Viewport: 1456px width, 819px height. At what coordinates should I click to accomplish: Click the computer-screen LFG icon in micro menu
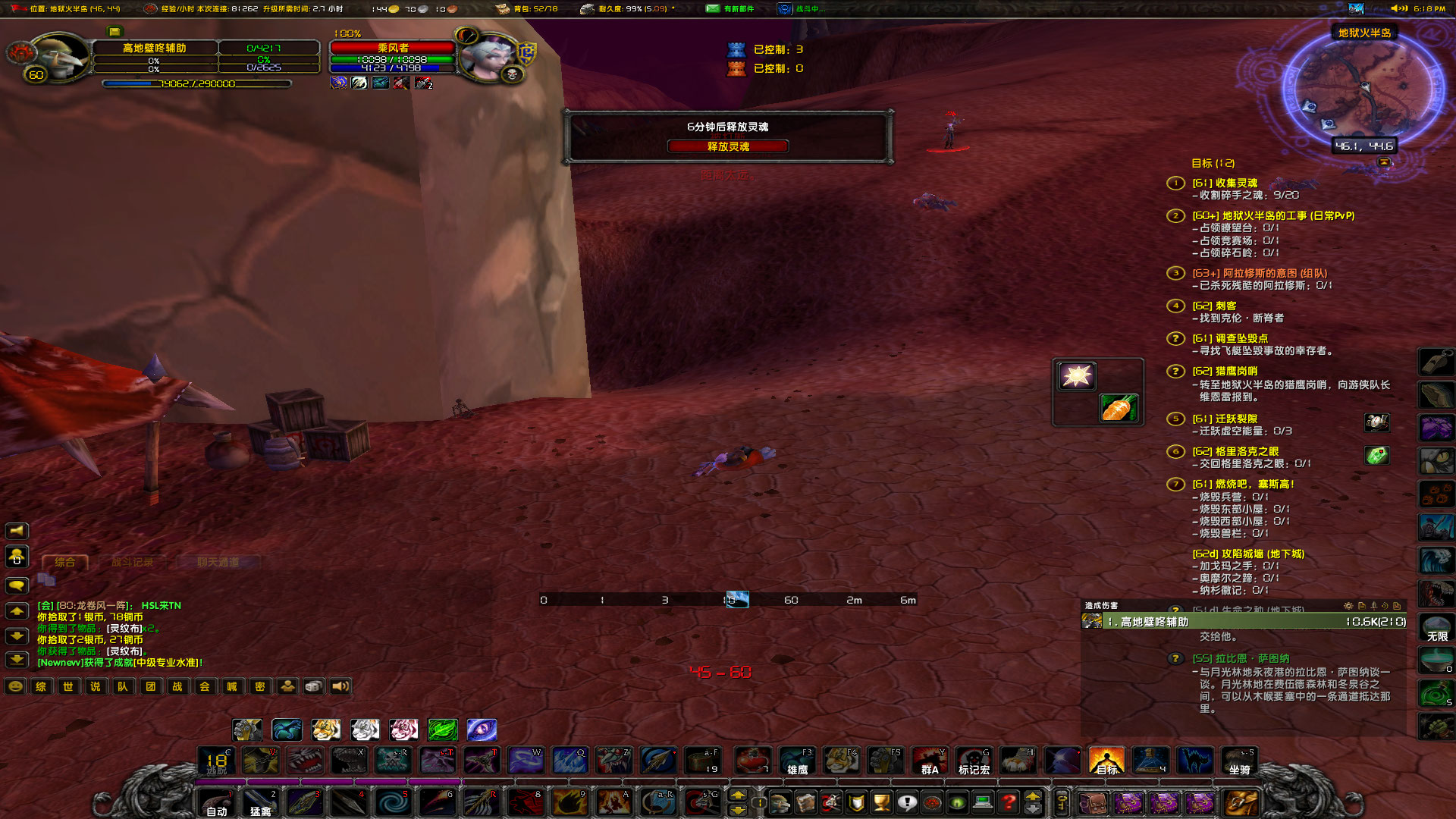(x=981, y=804)
